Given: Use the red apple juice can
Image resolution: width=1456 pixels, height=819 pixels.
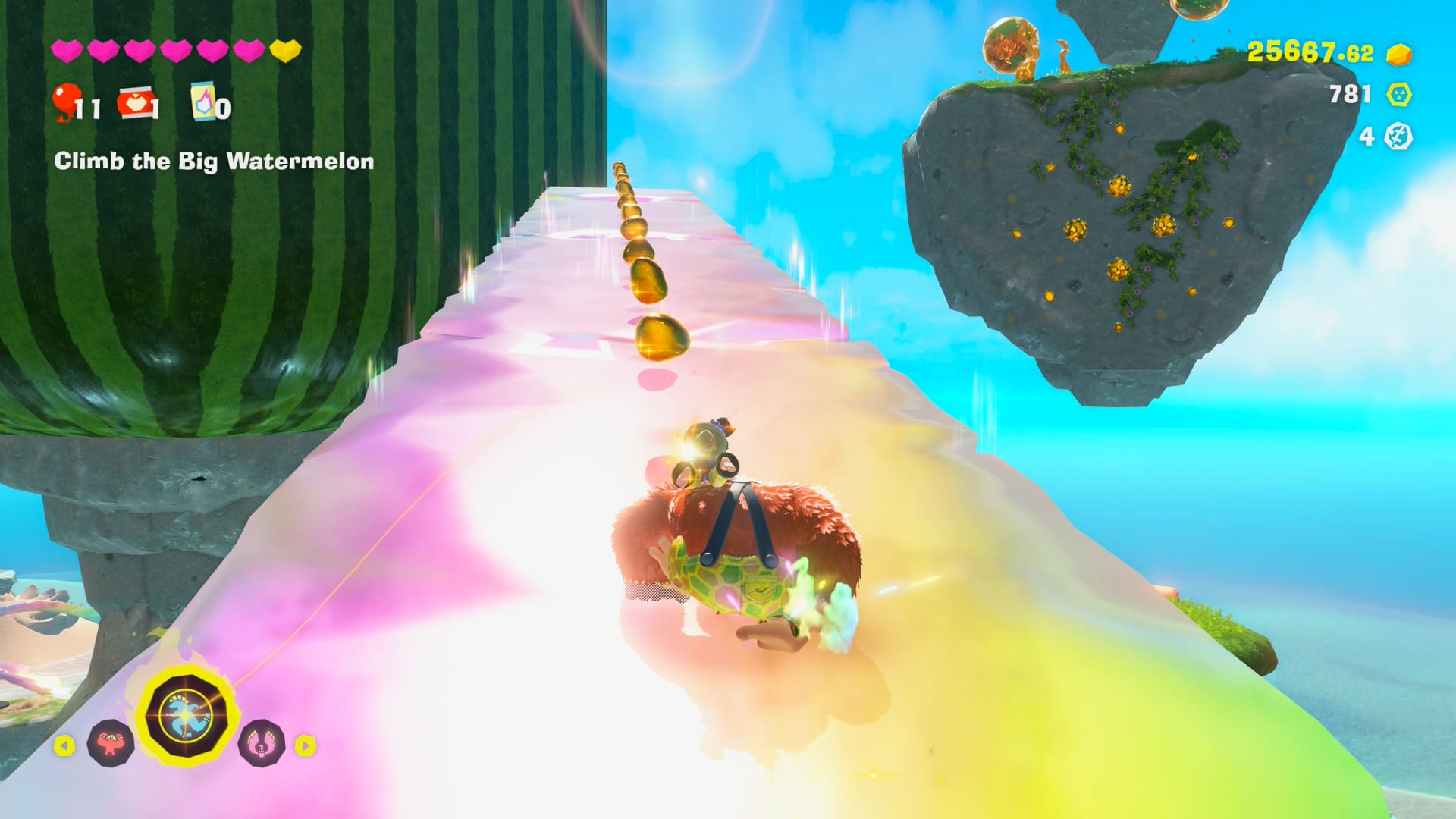Looking at the screenshot, I should pyautogui.click(x=135, y=103).
